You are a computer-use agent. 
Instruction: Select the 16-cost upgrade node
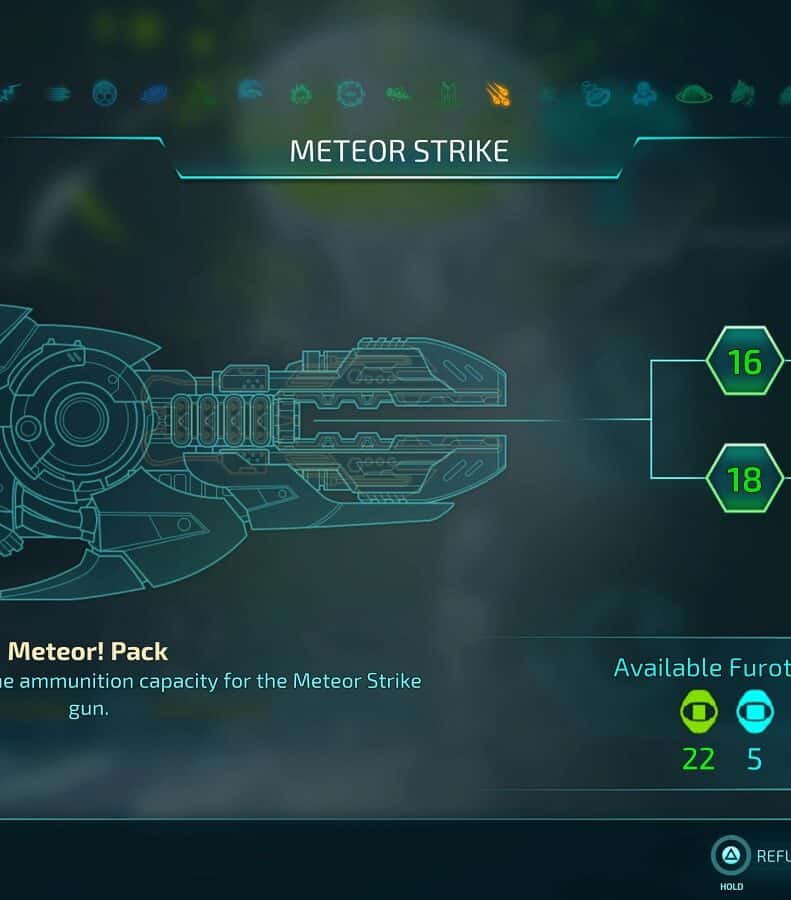pyautogui.click(x=745, y=361)
